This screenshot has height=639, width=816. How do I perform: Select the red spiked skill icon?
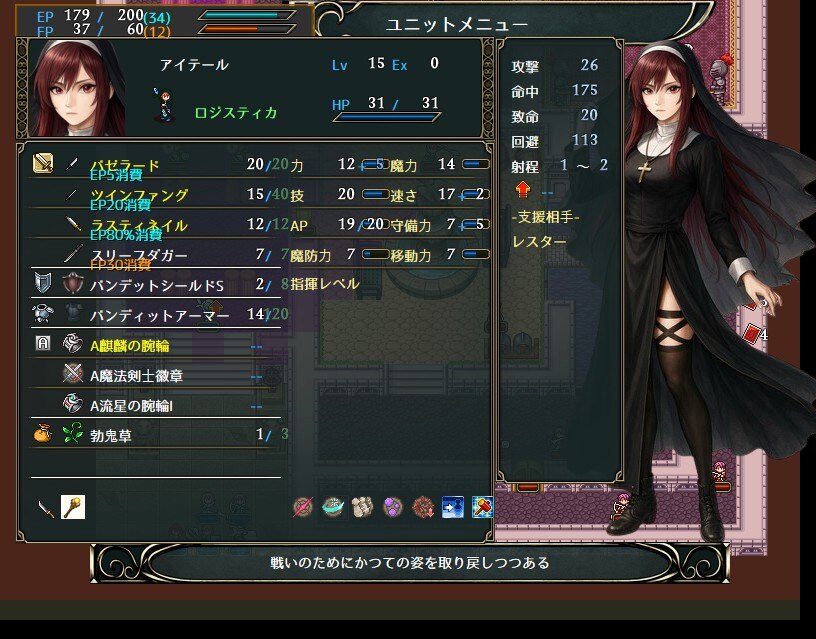coord(423,507)
